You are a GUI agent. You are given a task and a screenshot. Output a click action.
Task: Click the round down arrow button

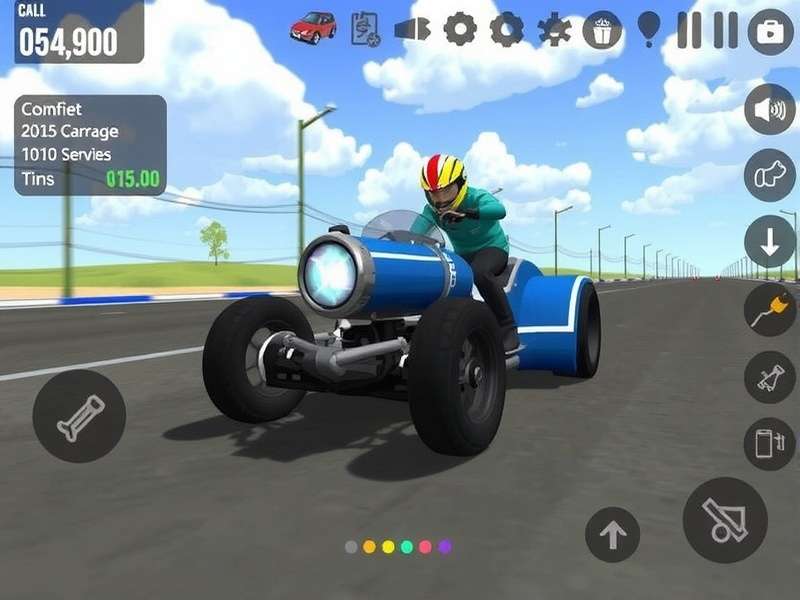pos(769,242)
